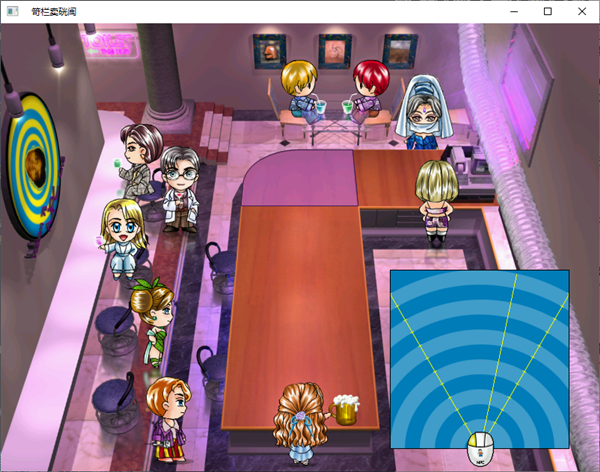Minimize the game window
Image resolution: width=600 pixels, height=472 pixels.
513,11
